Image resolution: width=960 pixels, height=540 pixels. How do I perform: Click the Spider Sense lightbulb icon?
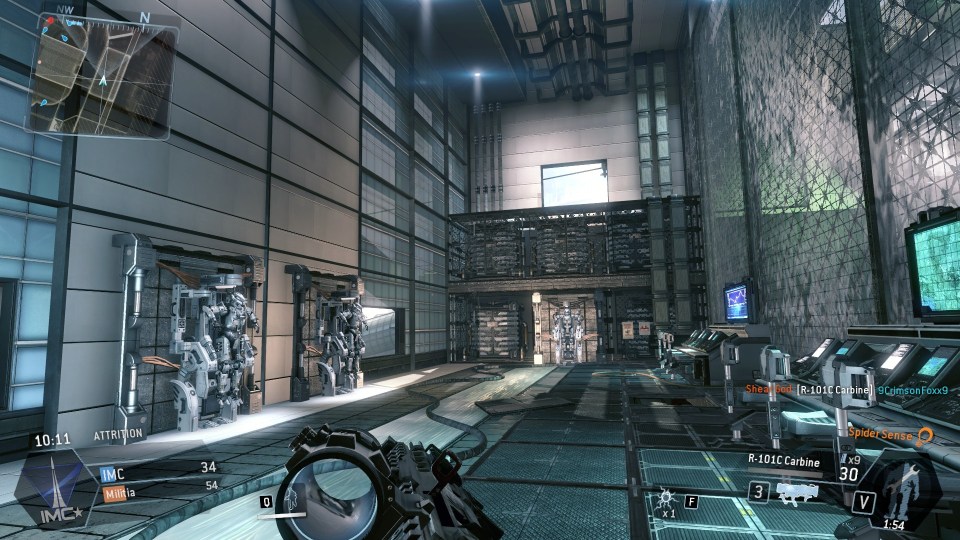point(926,435)
